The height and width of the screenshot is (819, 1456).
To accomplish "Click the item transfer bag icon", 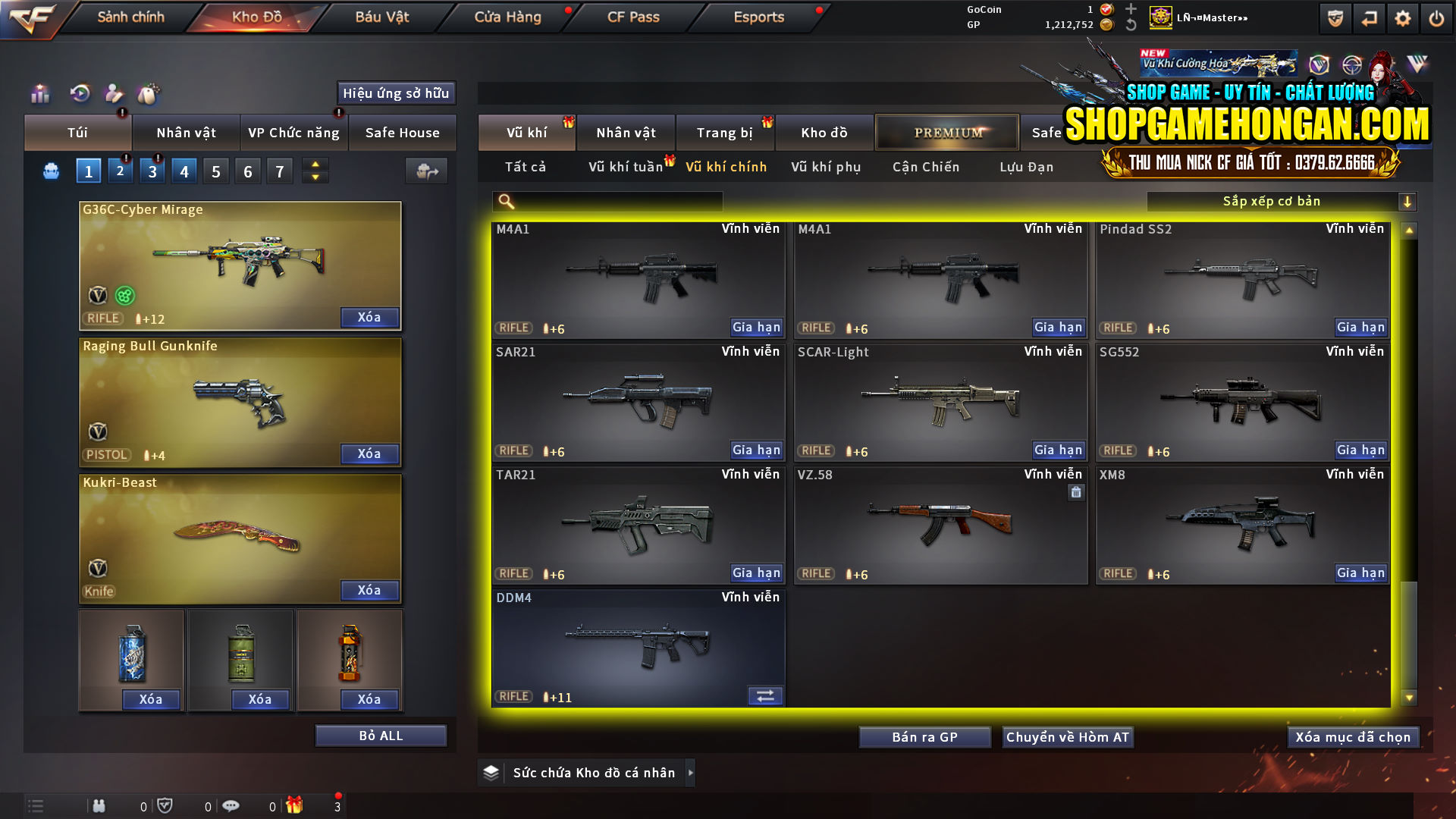I will pos(425,171).
